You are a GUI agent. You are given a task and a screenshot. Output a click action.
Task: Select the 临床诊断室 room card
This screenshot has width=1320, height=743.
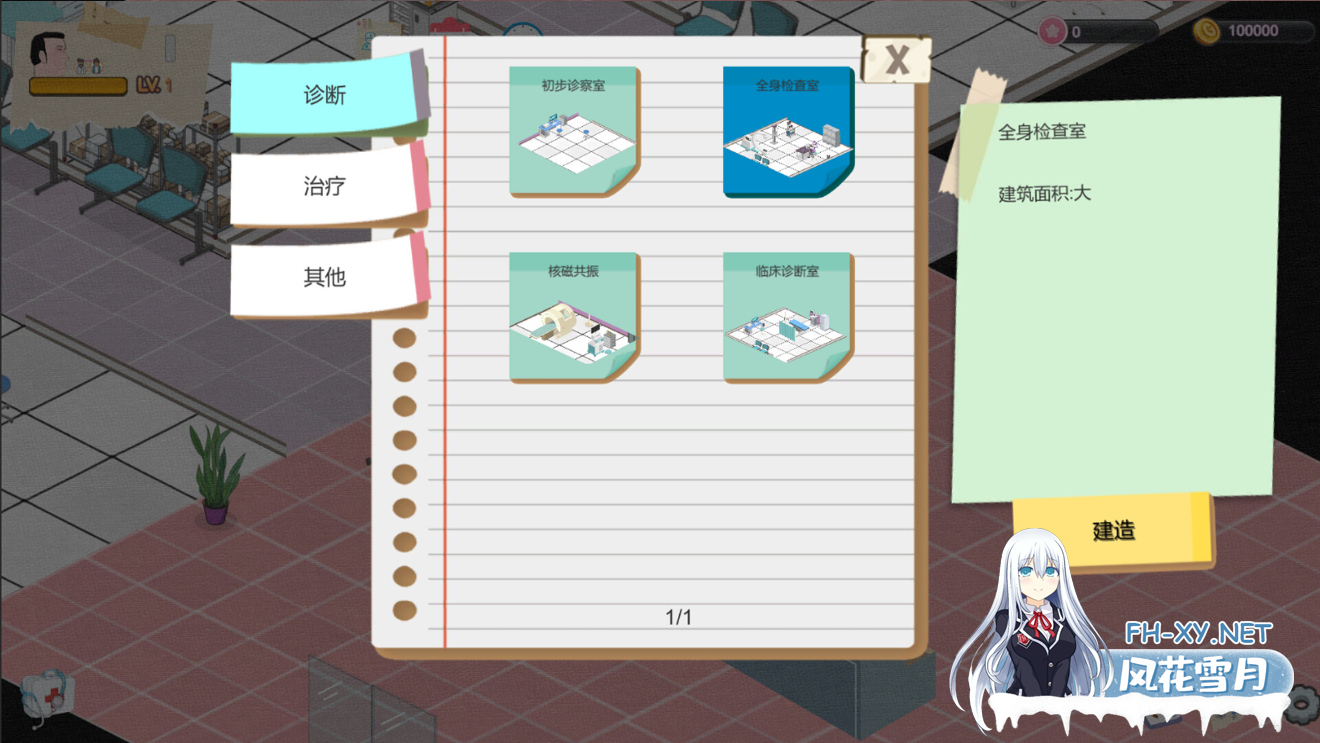(787, 315)
